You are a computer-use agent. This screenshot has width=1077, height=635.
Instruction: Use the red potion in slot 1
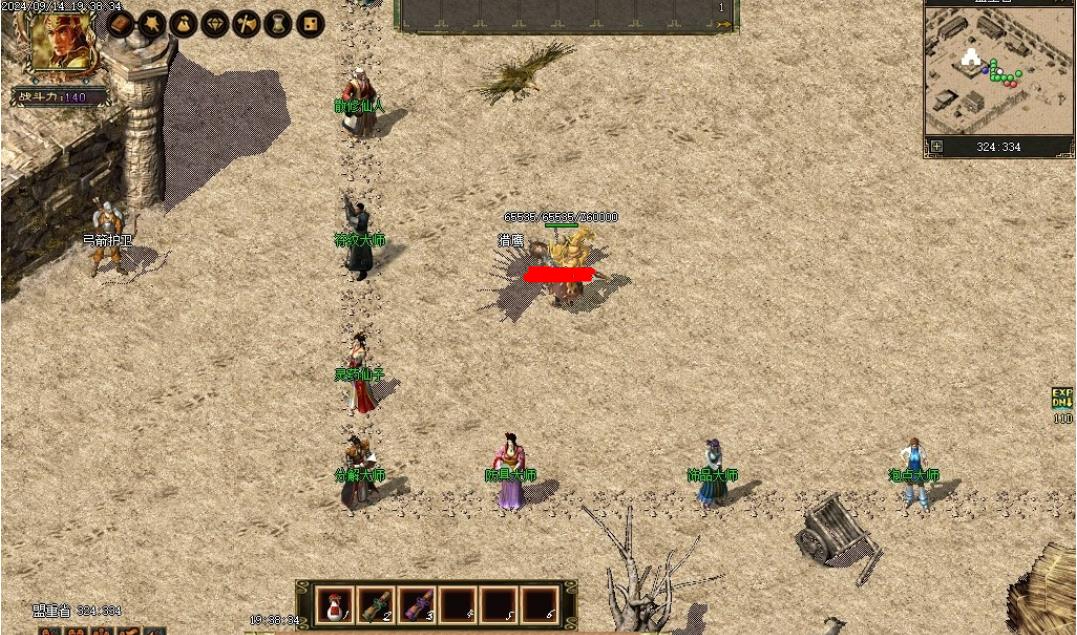click(332, 604)
